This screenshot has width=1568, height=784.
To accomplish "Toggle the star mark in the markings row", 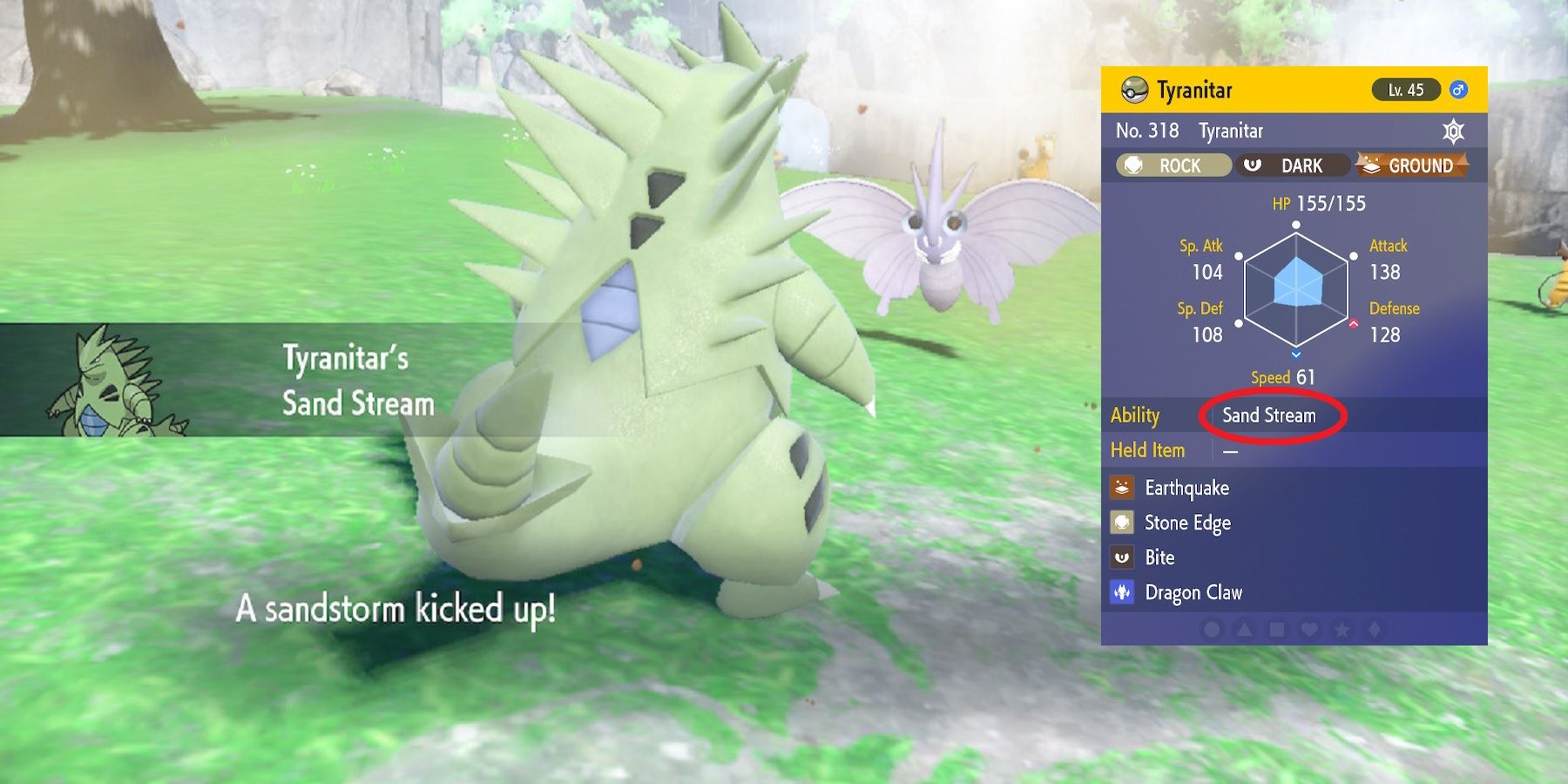I will (1341, 631).
